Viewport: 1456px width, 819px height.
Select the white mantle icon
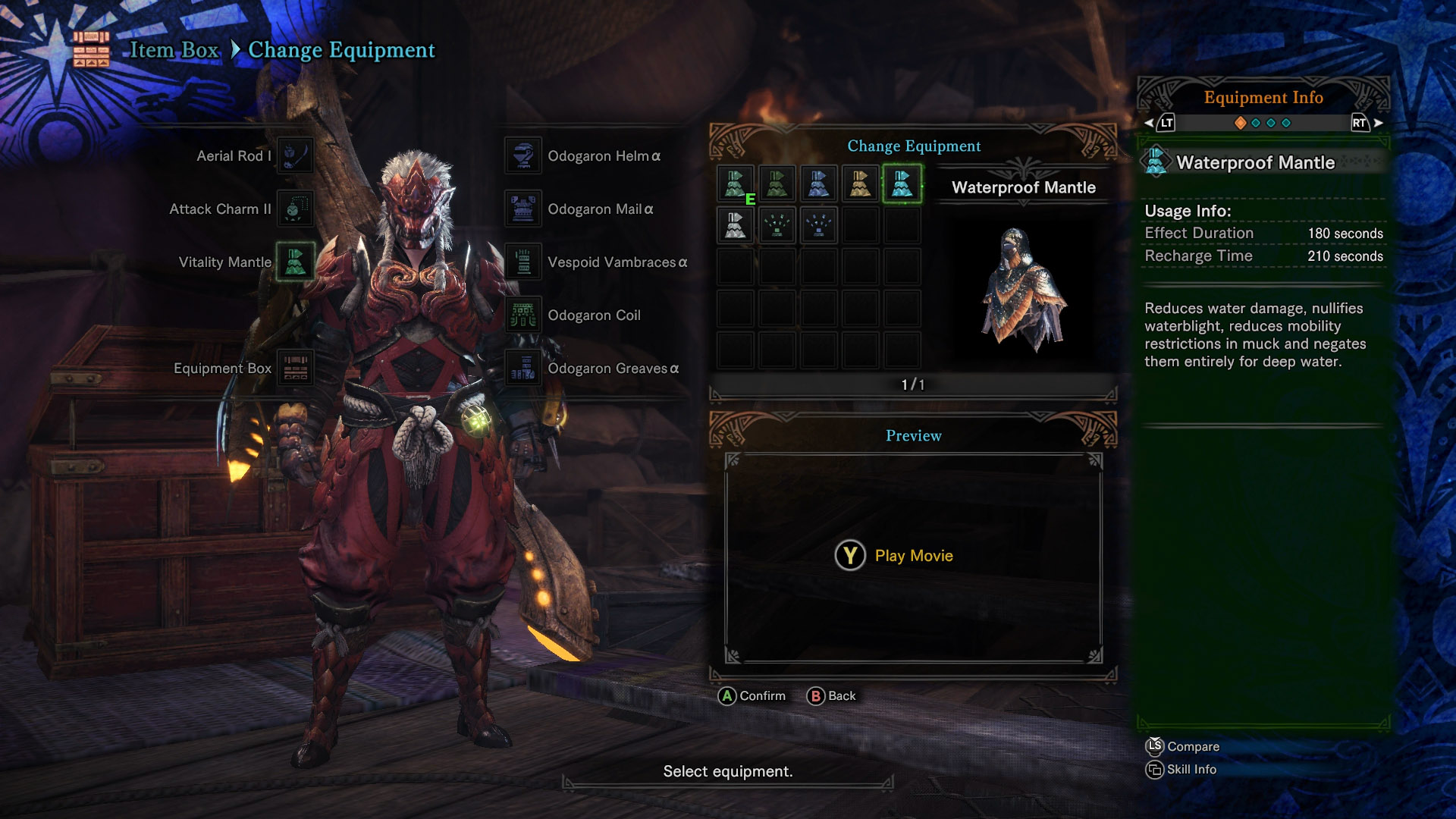736,226
